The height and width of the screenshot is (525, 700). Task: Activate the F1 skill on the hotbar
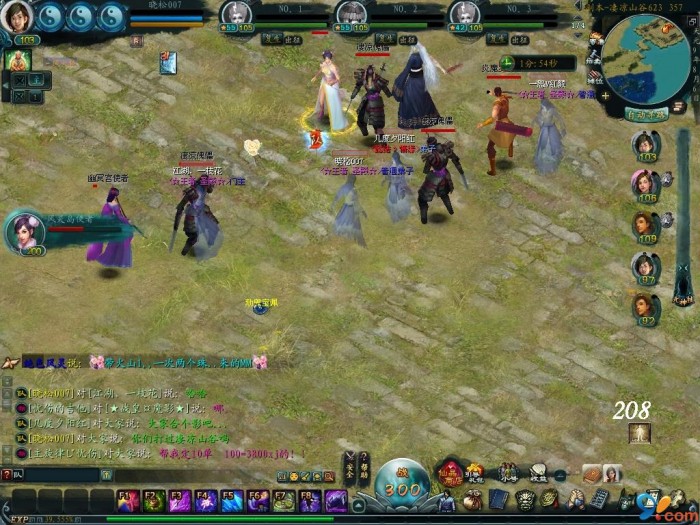coord(128,499)
